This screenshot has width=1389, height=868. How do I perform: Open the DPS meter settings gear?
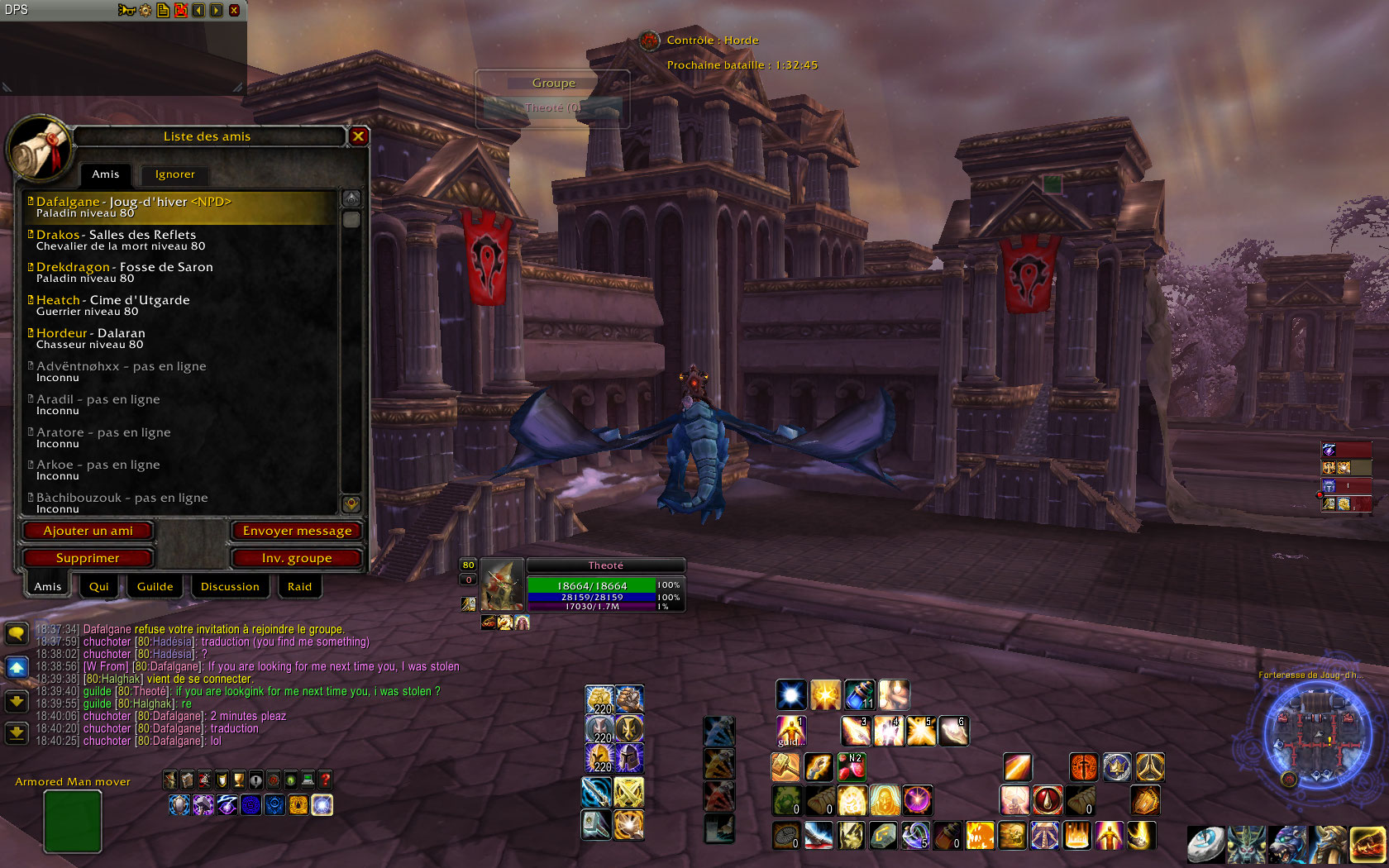click(x=145, y=11)
